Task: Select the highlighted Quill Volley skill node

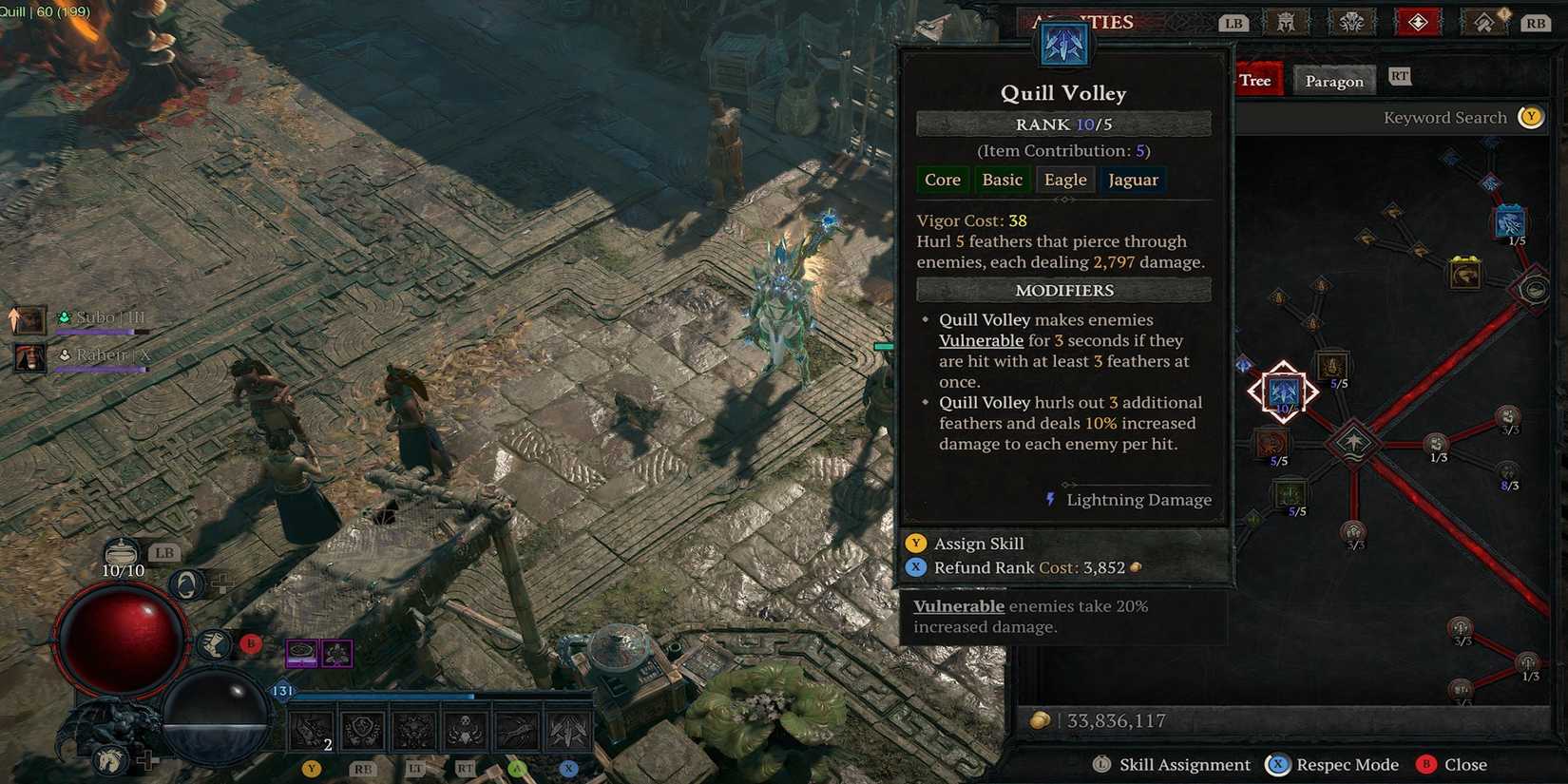Action: pos(1283,391)
